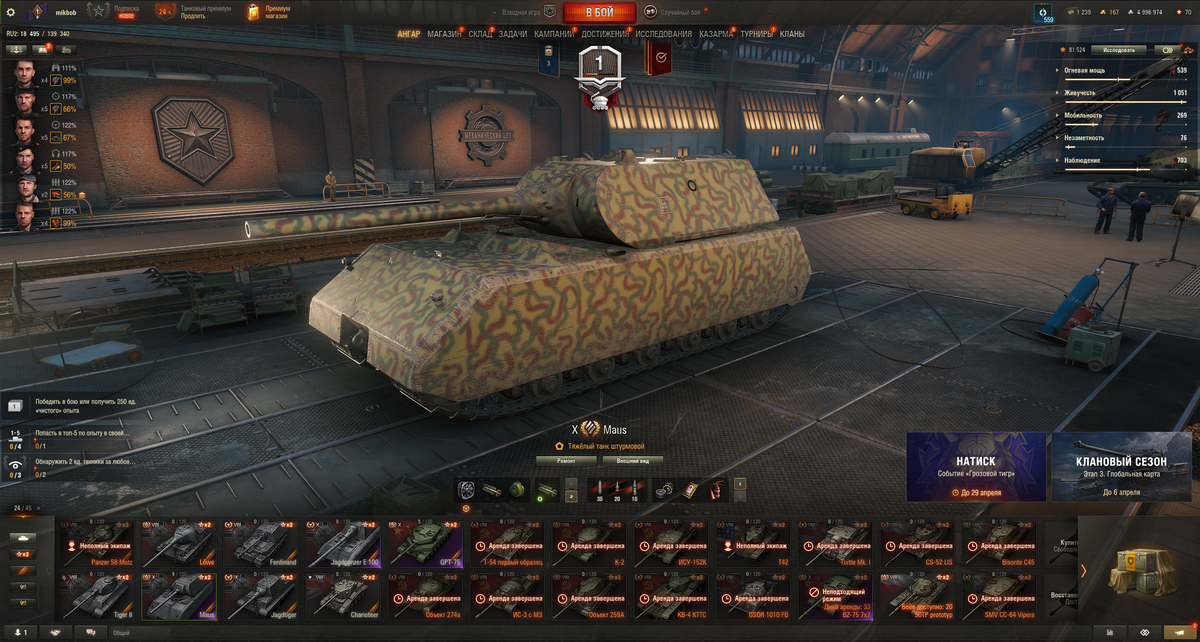
Task: Select the GPT-75 tank card
Action: (426, 543)
